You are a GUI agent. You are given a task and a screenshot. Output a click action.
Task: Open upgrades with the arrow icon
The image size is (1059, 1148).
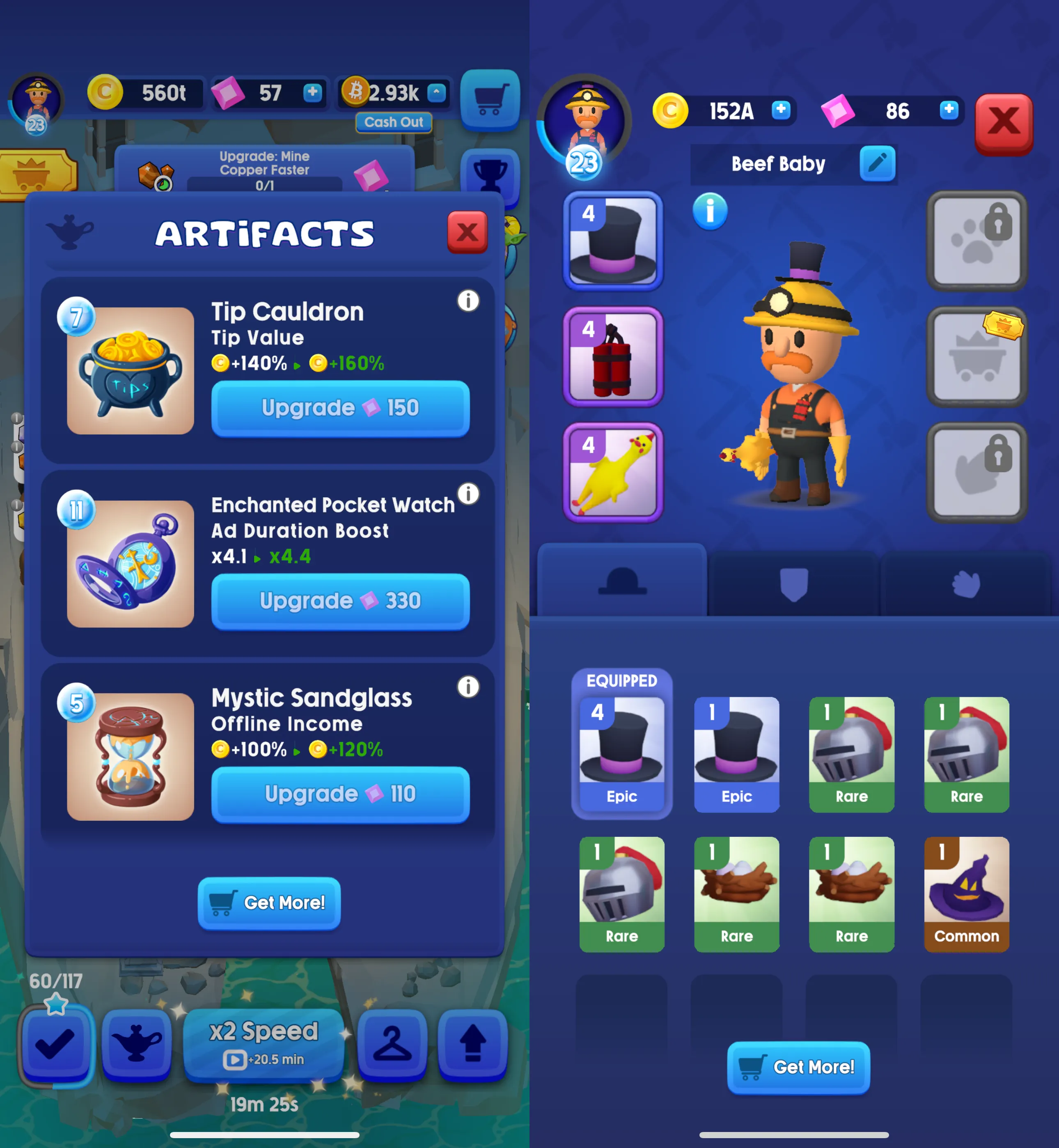[x=473, y=1043]
